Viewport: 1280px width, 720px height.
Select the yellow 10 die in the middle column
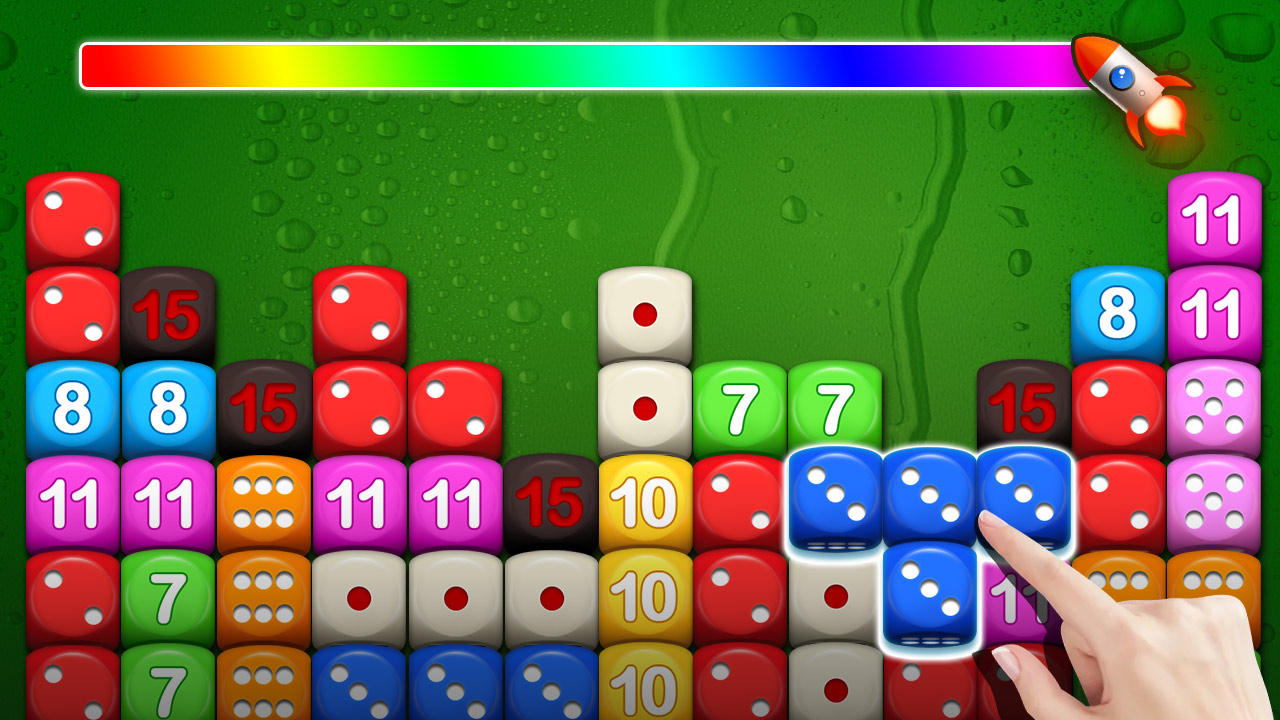coord(645,500)
